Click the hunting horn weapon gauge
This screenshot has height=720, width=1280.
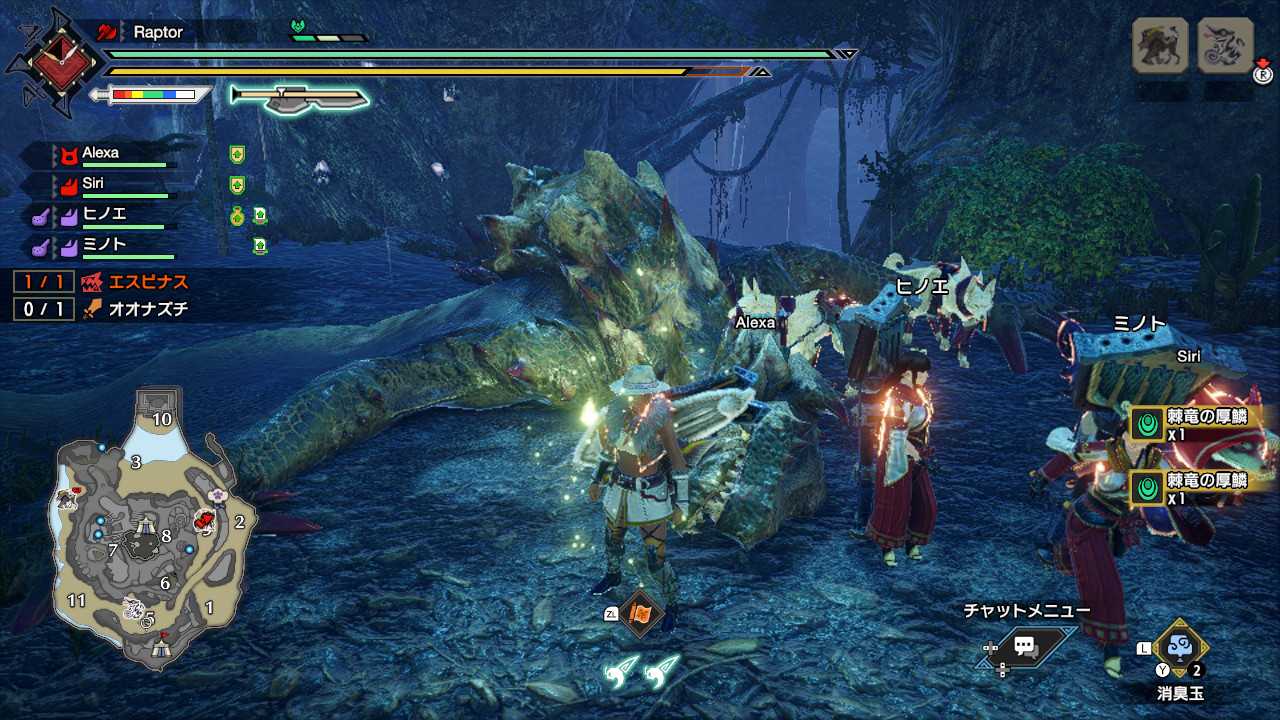(x=299, y=97)
